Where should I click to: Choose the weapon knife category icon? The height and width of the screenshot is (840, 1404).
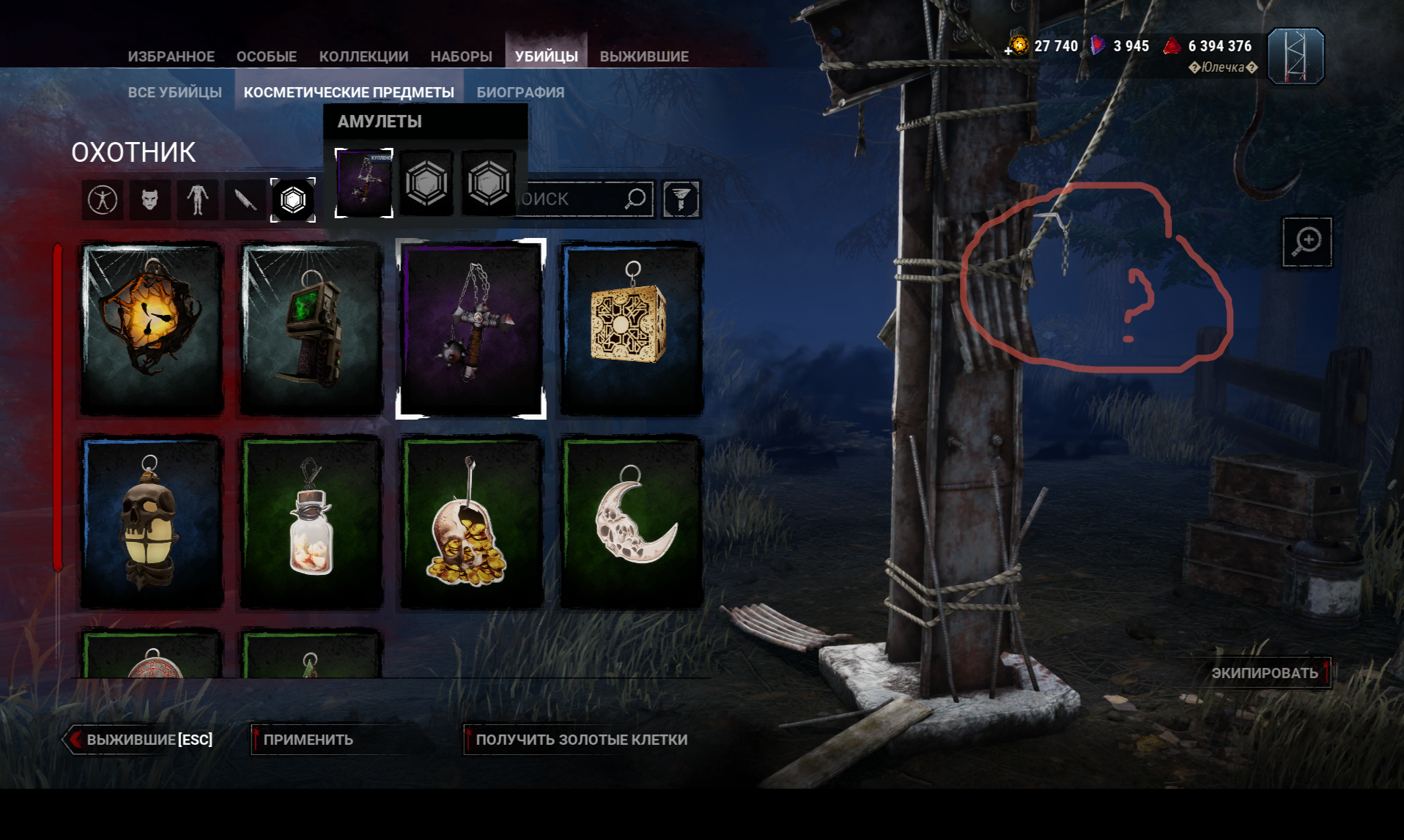pyautogui.click(x=245, y=199)
